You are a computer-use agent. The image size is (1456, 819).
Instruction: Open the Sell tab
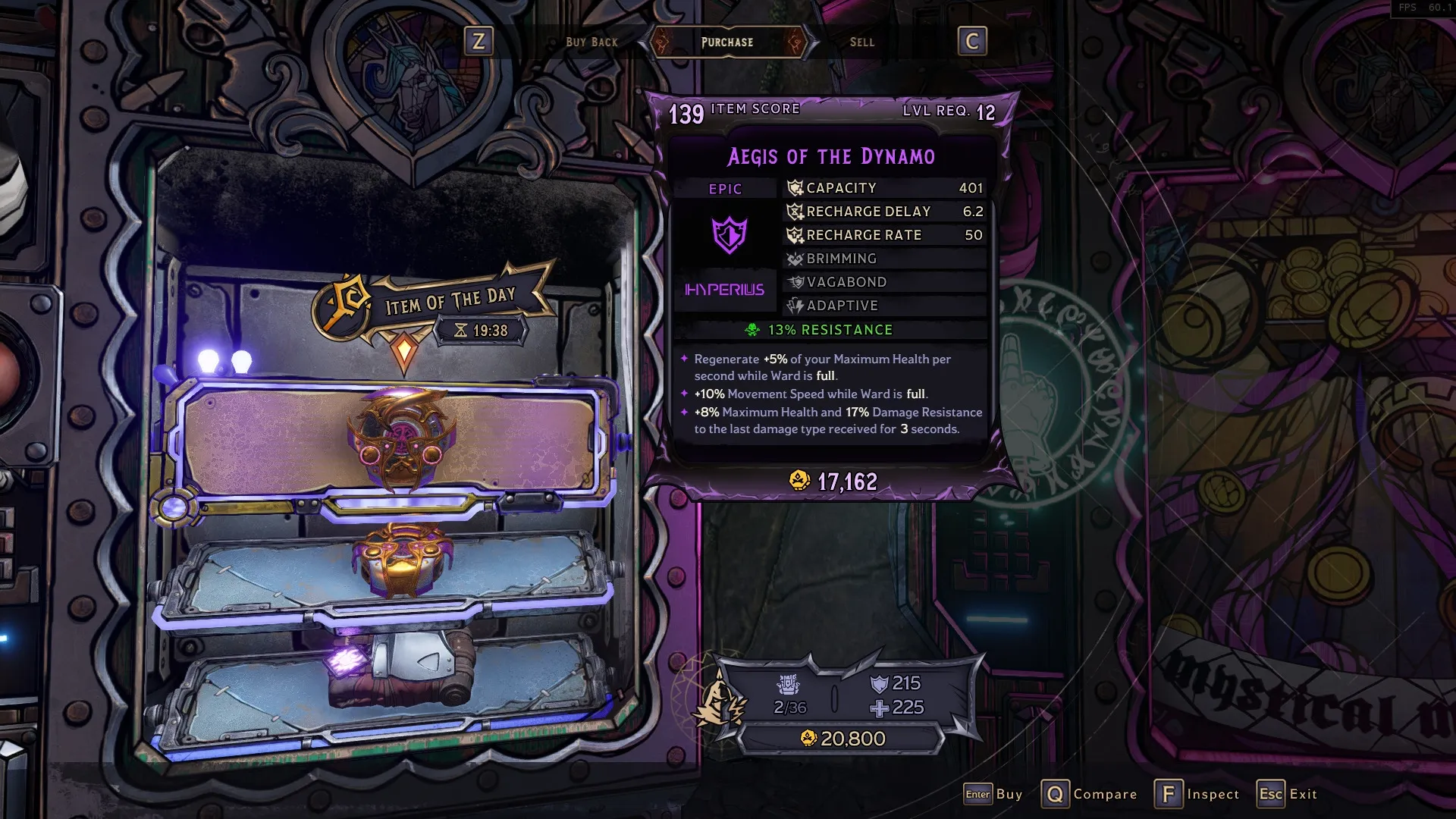pyautogui.click(x=861, y=42)
